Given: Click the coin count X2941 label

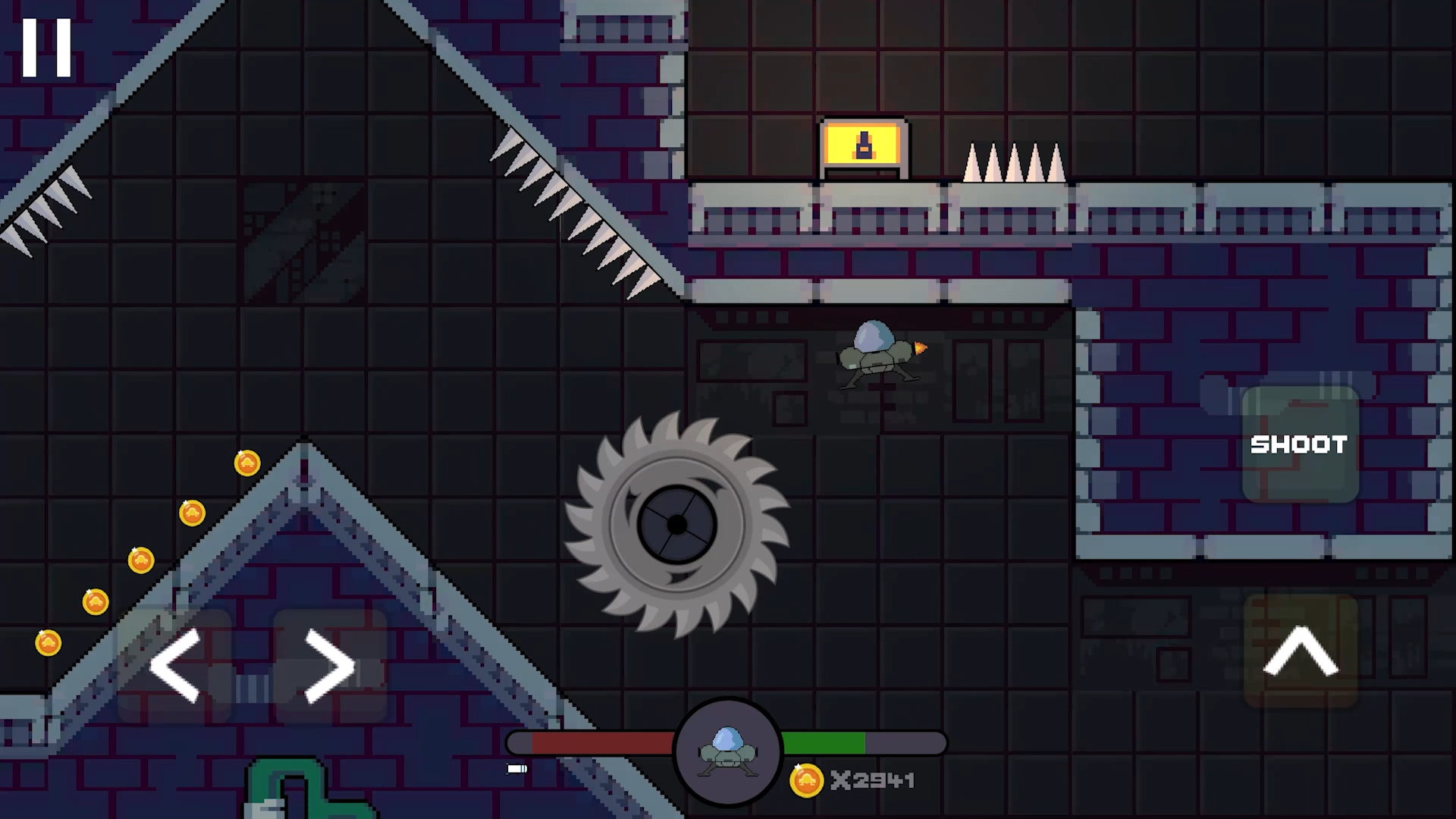Looking at the screenshot, I should coord(871,780).
